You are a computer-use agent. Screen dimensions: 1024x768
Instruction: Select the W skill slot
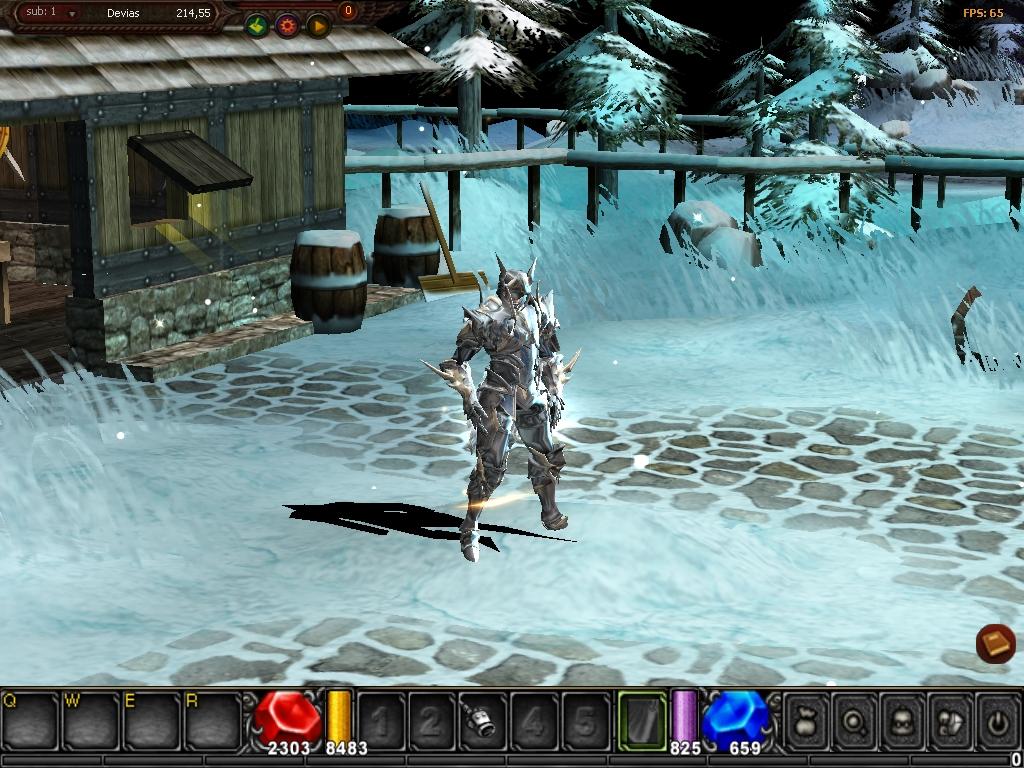pos(91,719)
